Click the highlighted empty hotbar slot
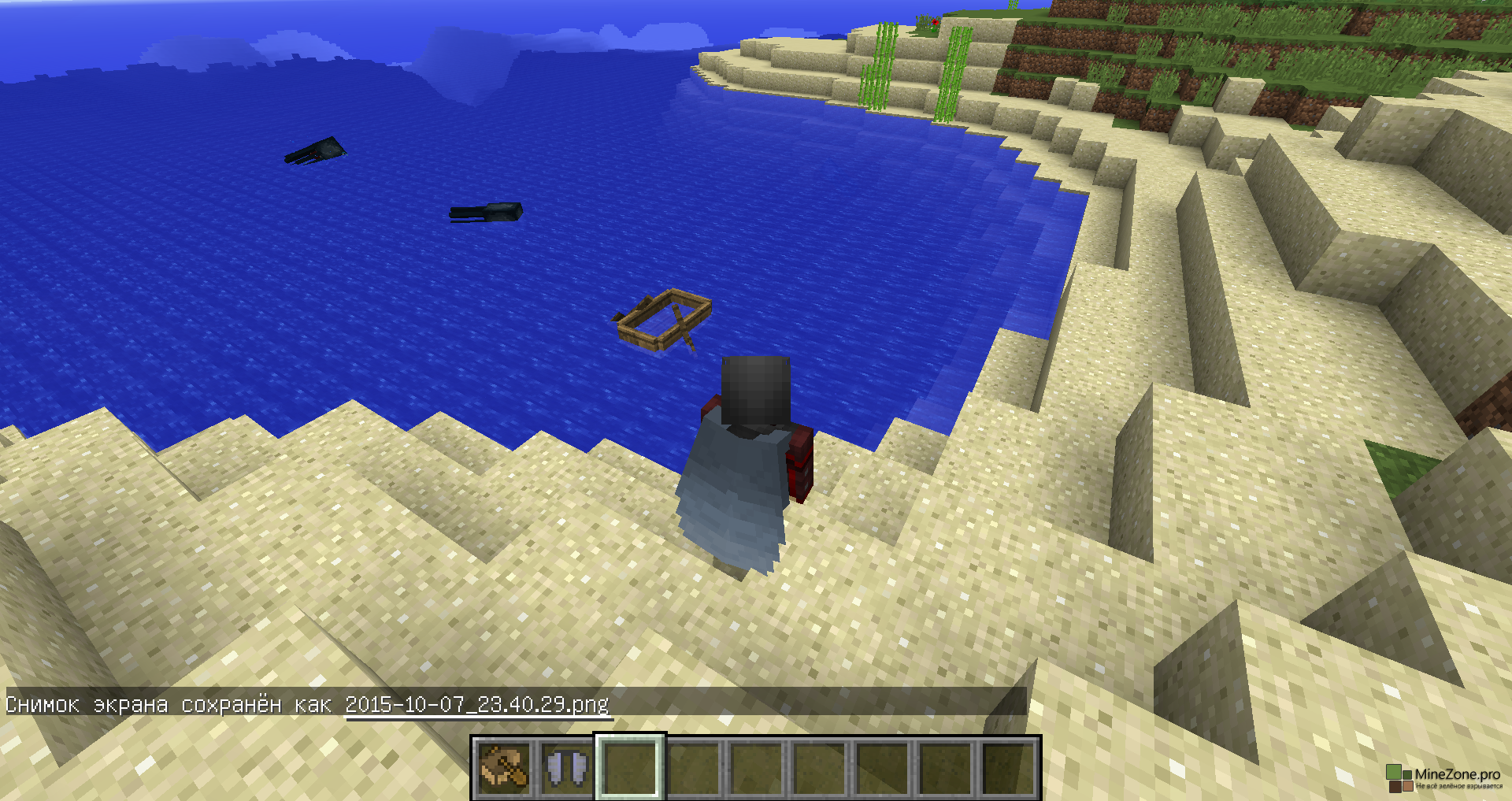 pyautogui.click(x=630, y=767)
